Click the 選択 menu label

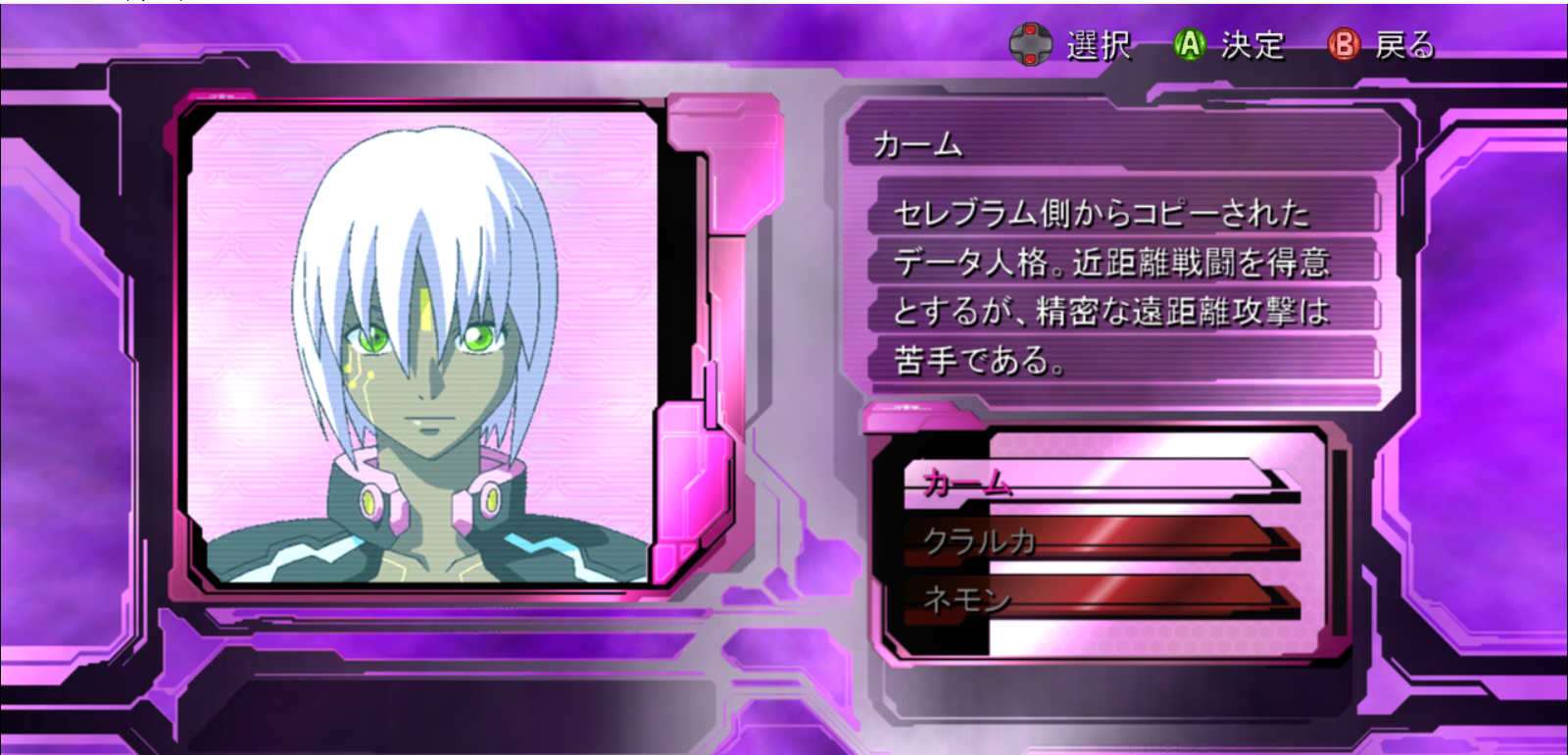pos(1098,43)
